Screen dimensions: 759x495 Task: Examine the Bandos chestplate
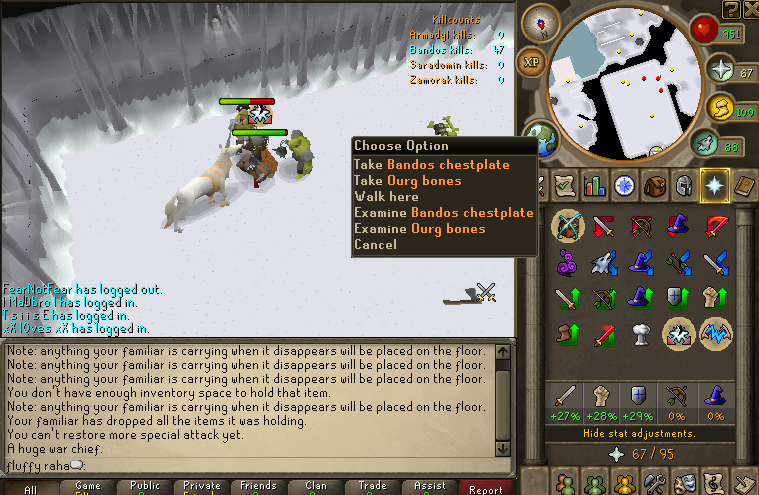443,213
